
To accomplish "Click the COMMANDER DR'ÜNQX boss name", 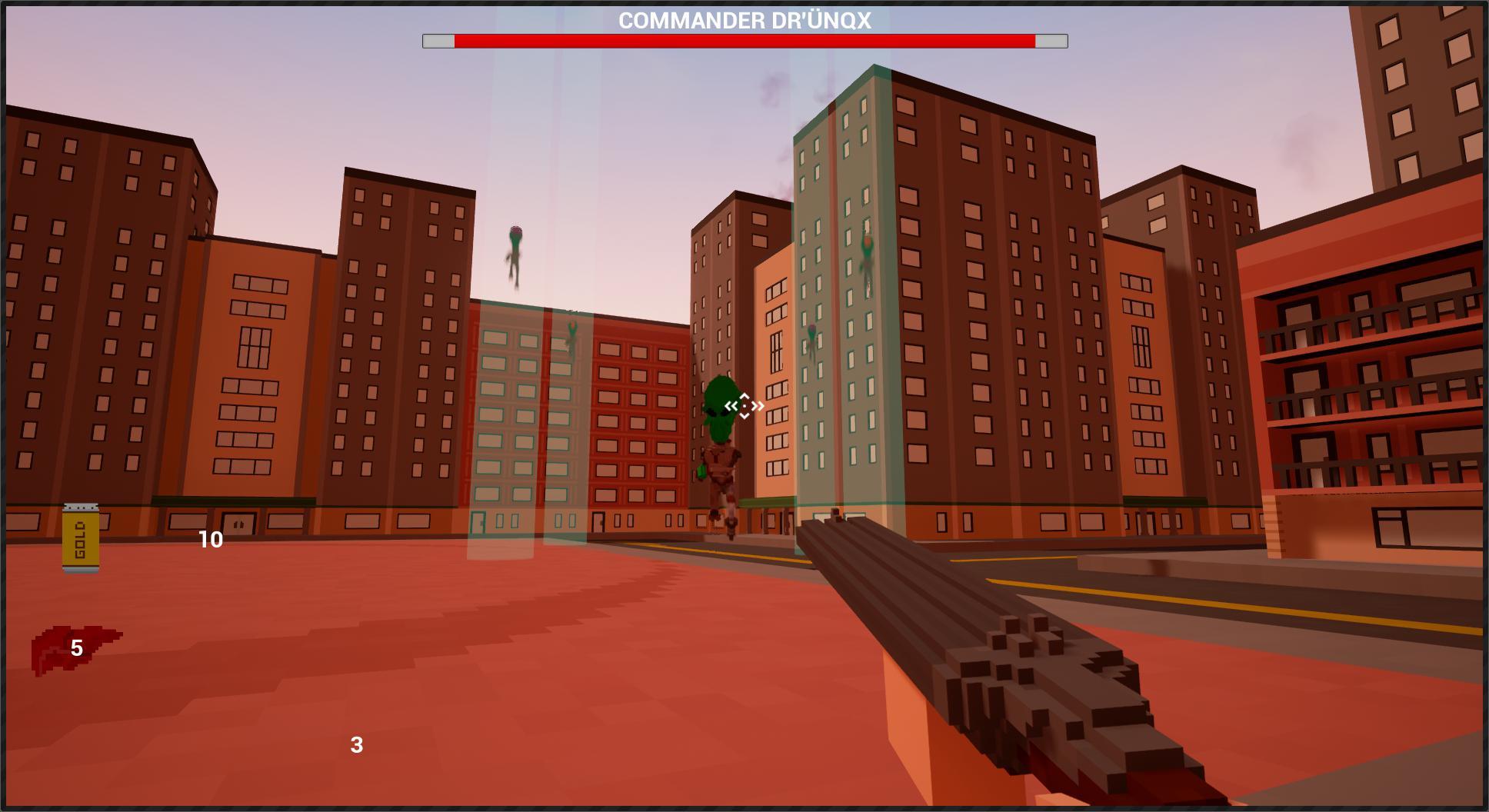I will (x=744, y=22).
